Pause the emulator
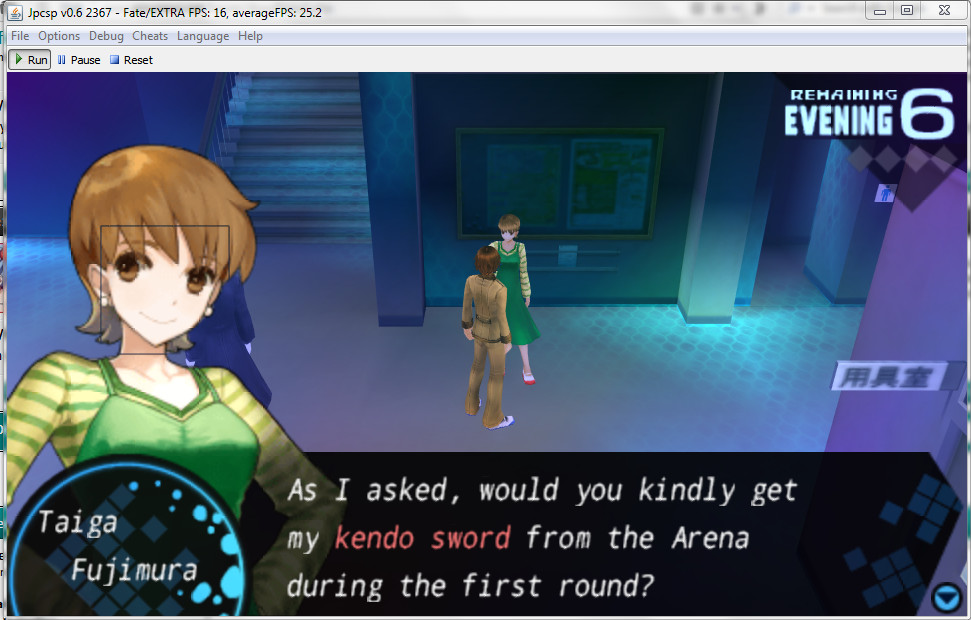Image resolution: width=971 pixels, height=620 pixels. pos(78,60)
